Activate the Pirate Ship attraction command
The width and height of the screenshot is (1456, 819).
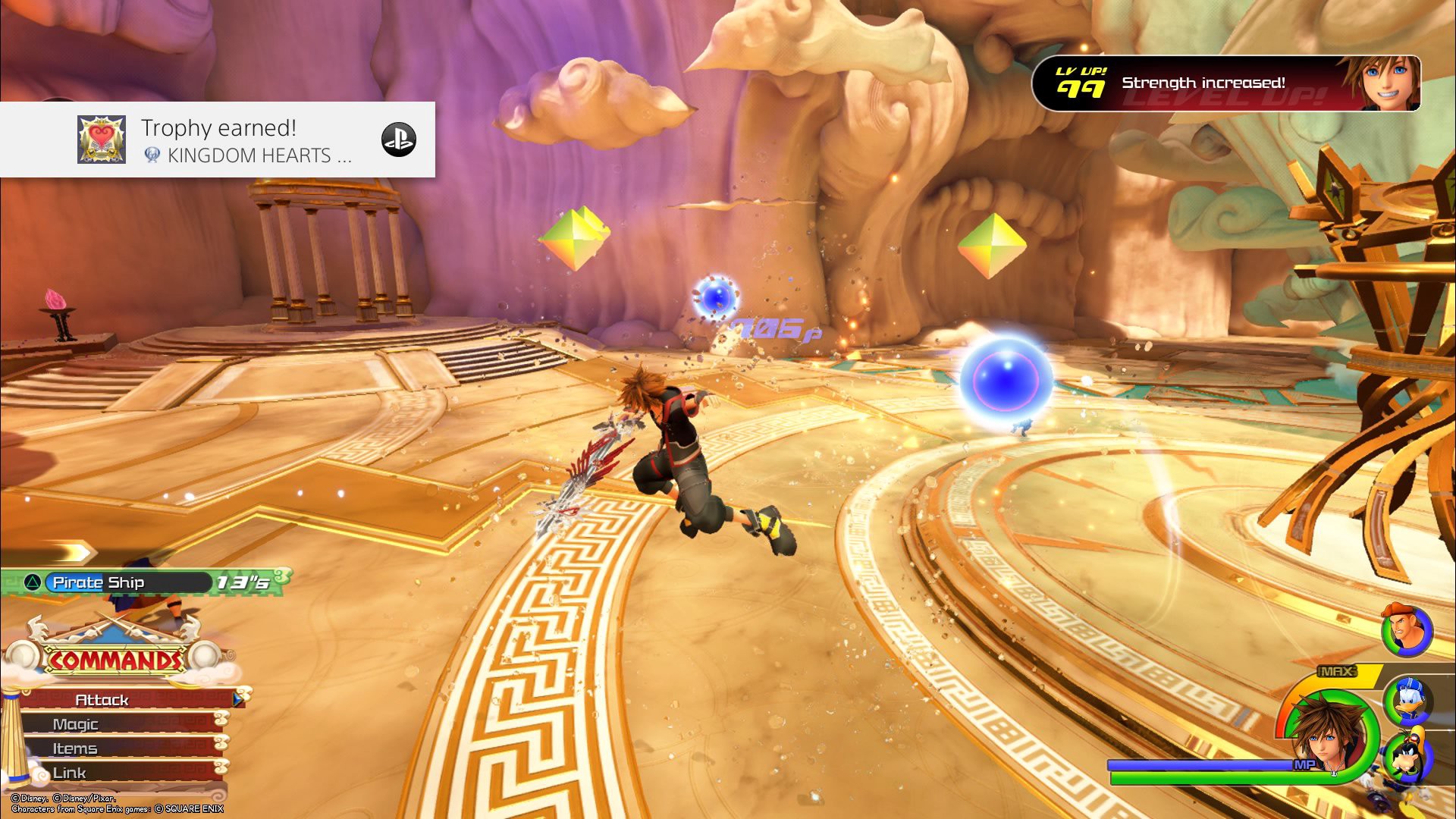click(121, 582)
